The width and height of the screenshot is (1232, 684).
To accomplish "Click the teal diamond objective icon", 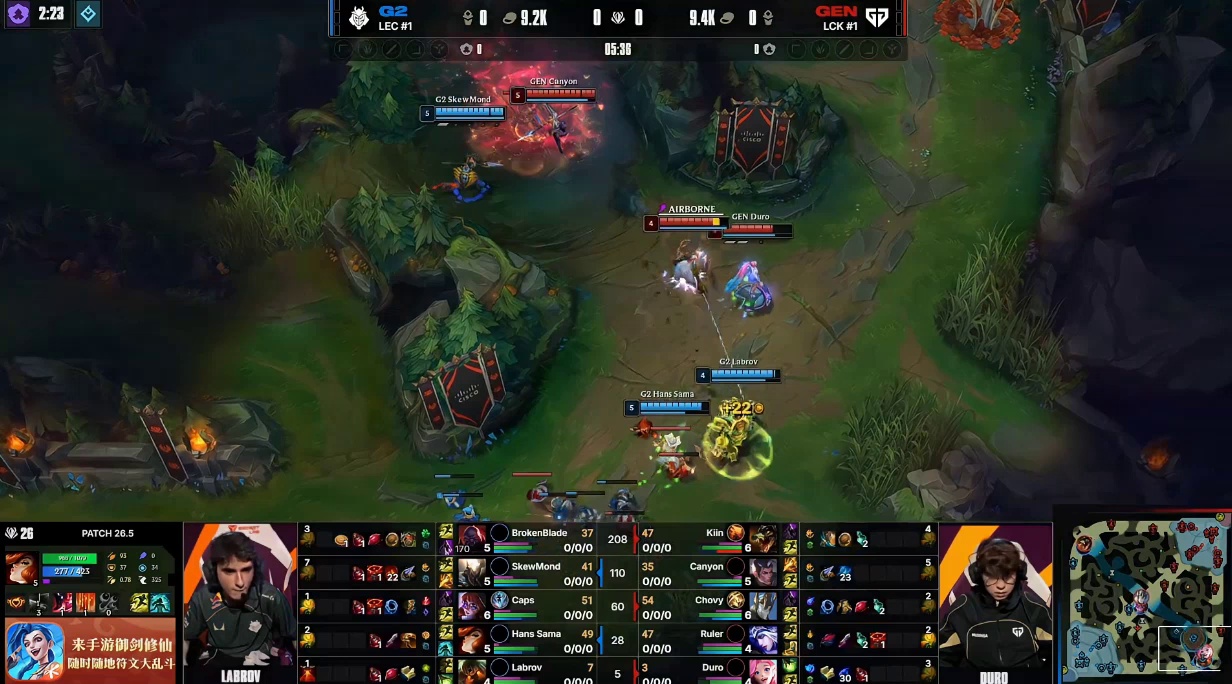I will click(x=88, y=14).
